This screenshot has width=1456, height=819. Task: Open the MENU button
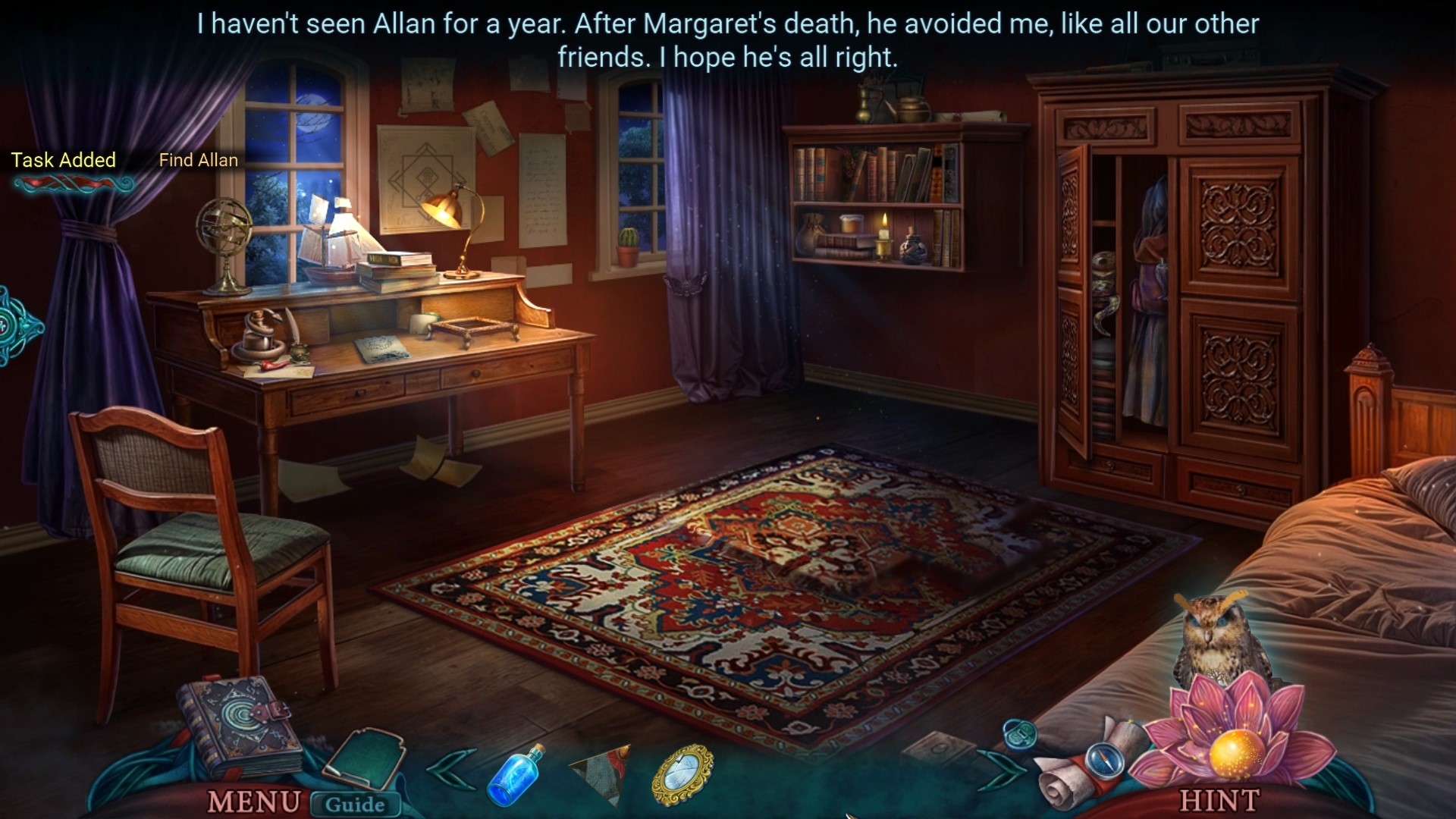pos(253,801)
